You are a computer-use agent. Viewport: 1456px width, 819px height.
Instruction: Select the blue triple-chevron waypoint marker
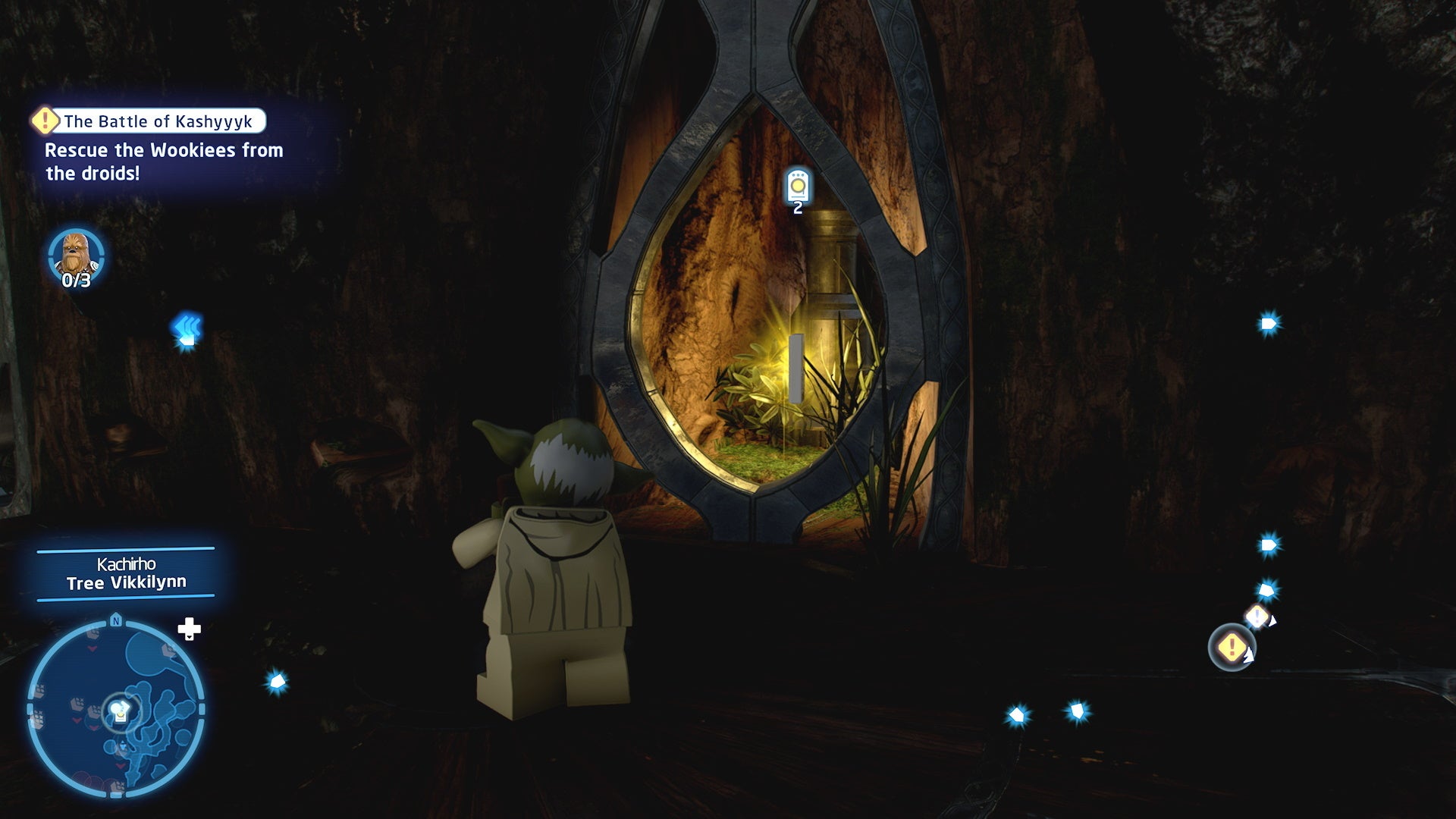[187, 328]
